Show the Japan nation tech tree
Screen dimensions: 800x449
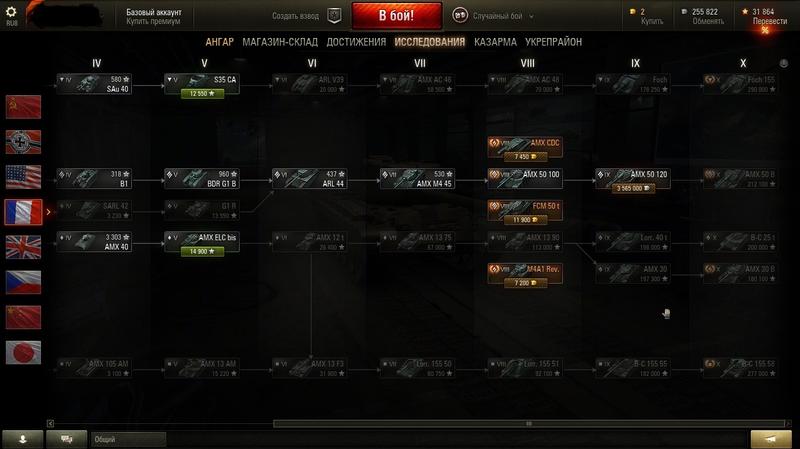(x=23, y=352)
